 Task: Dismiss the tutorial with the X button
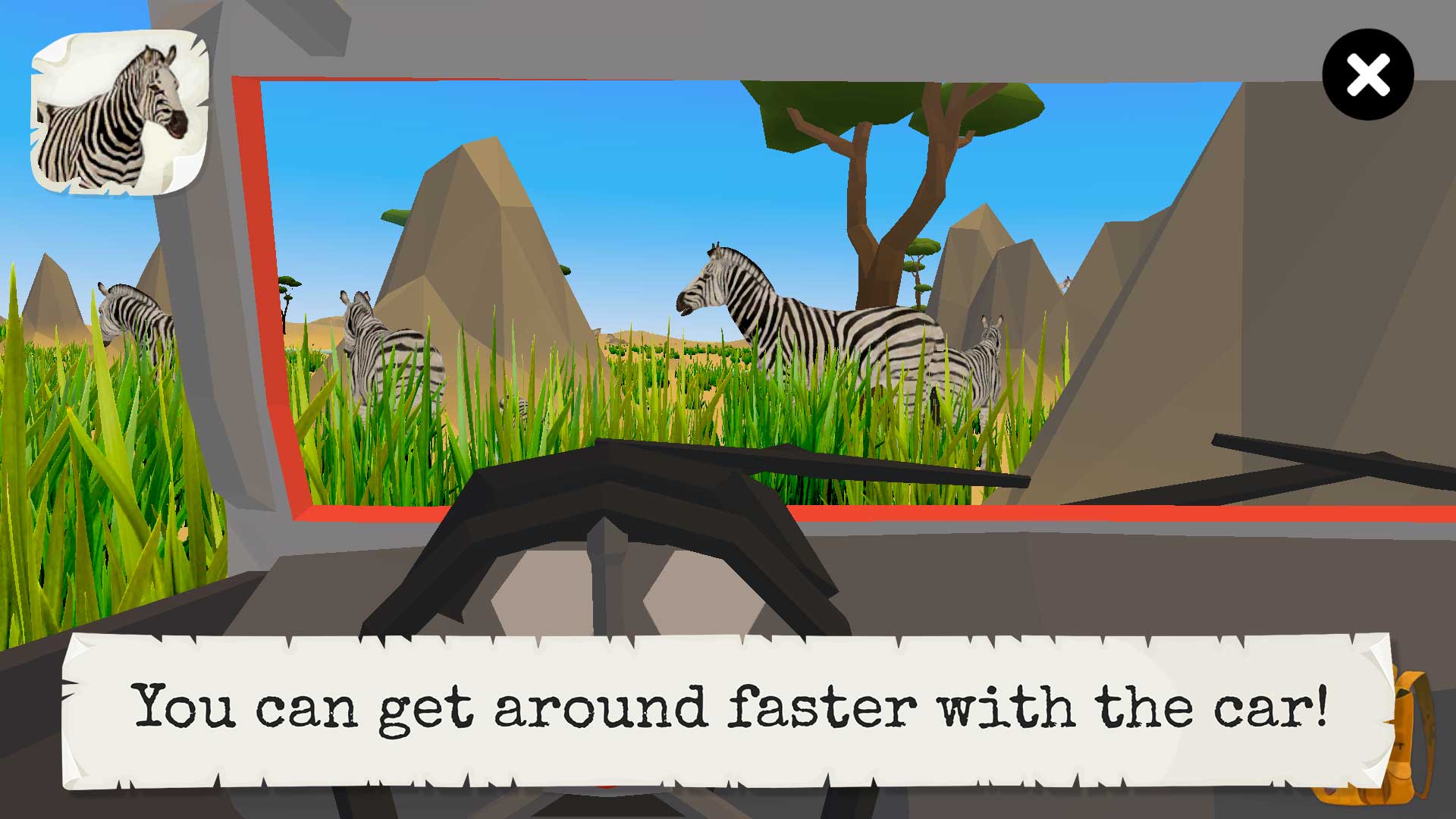[x=1367, y=73]
